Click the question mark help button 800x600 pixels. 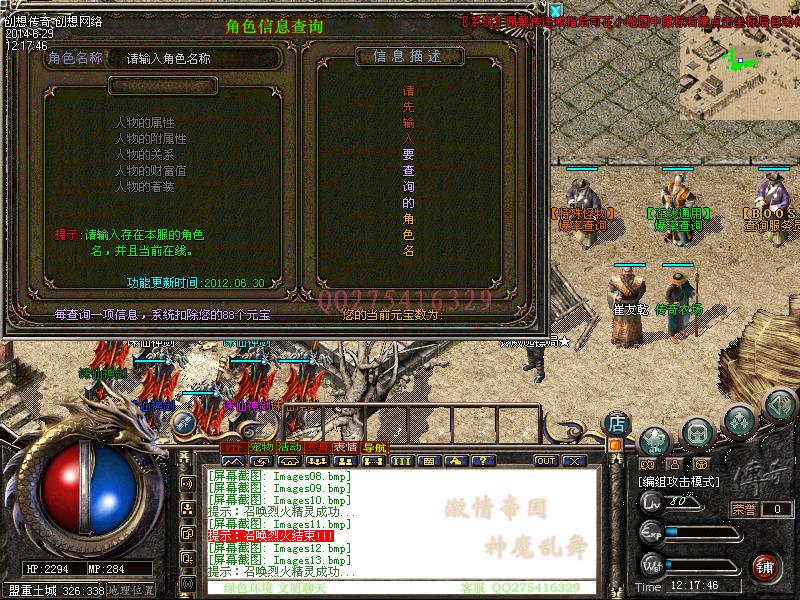click(481, 461)
